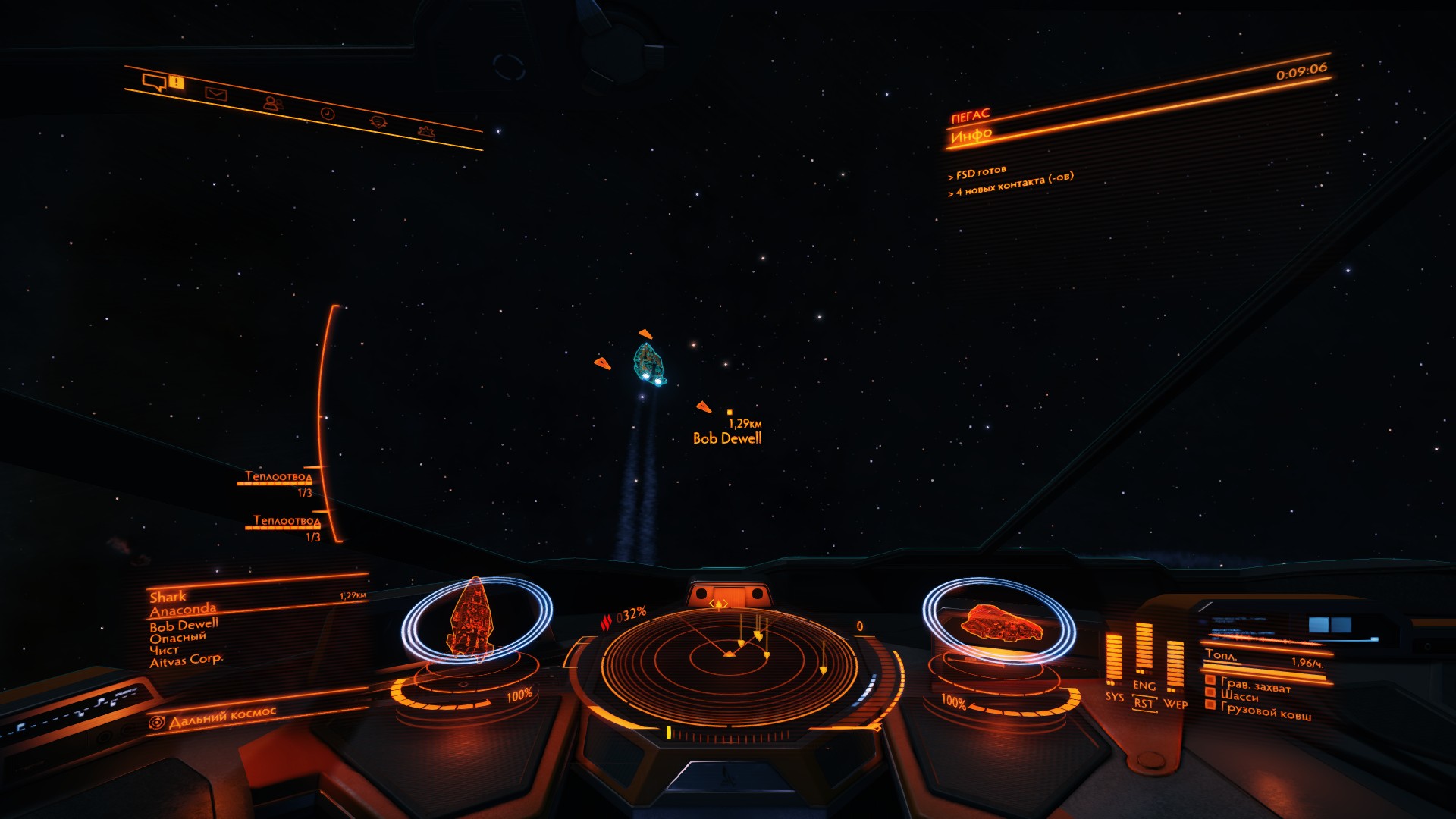Image resolution: width=1456 pixels, height=819 pixels.
Task: Click your own ship hologram
Action: (1001, 622)
